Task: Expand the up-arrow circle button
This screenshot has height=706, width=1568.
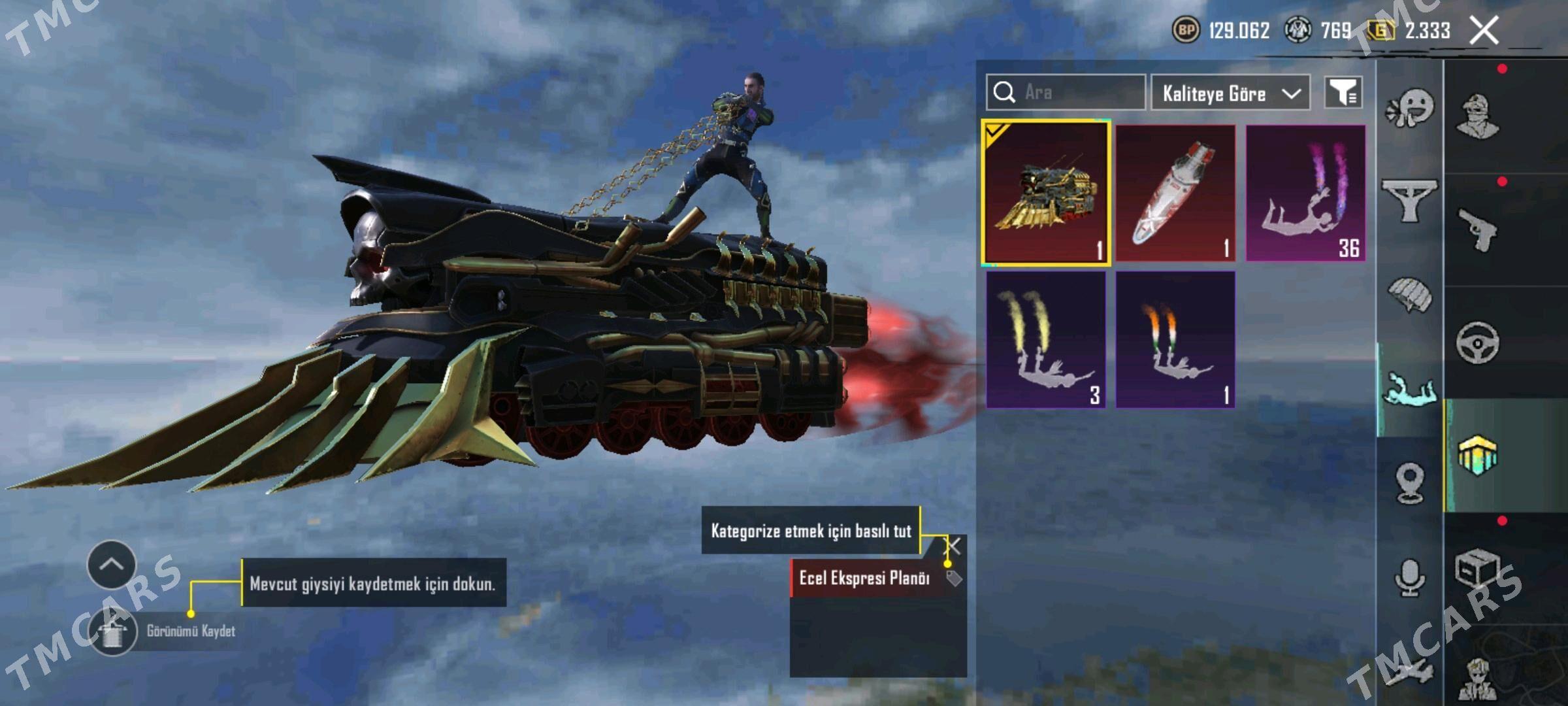Action: 112,565
